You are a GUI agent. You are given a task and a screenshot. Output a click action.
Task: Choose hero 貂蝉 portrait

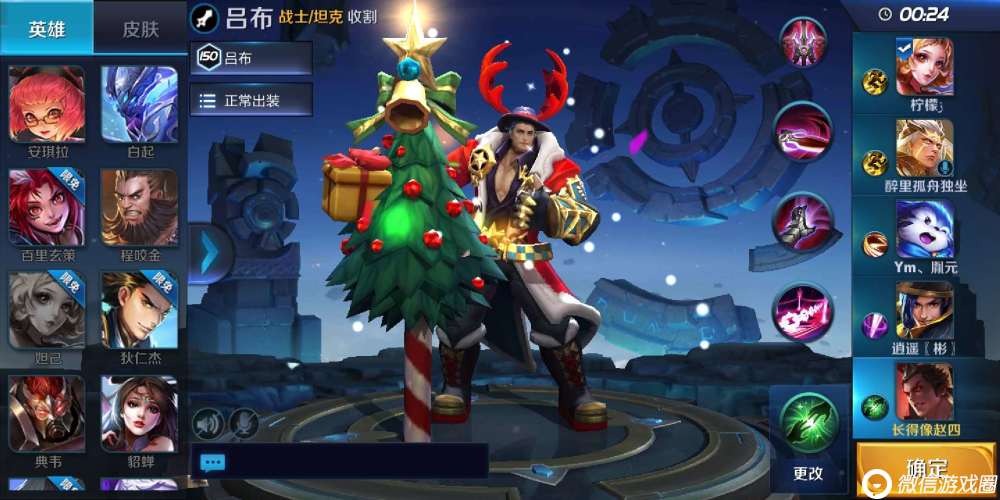pos(139,414)
